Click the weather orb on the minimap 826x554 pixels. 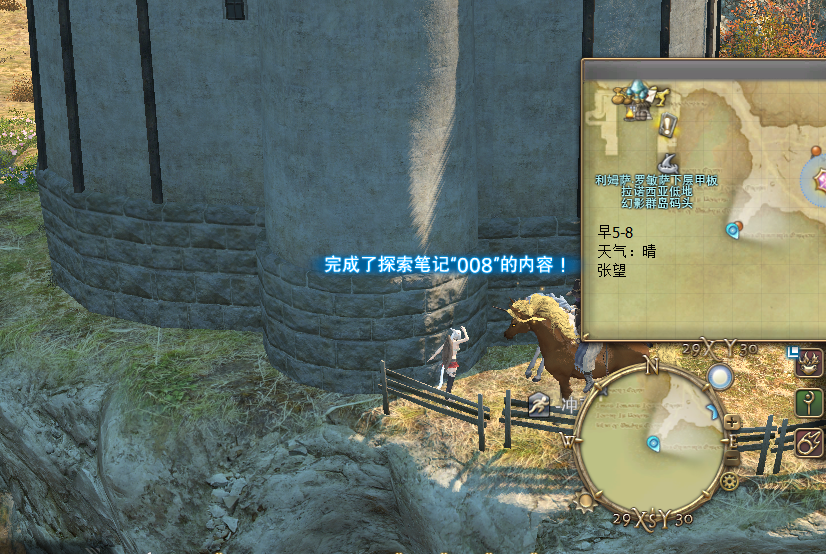[x=720, y=377]
